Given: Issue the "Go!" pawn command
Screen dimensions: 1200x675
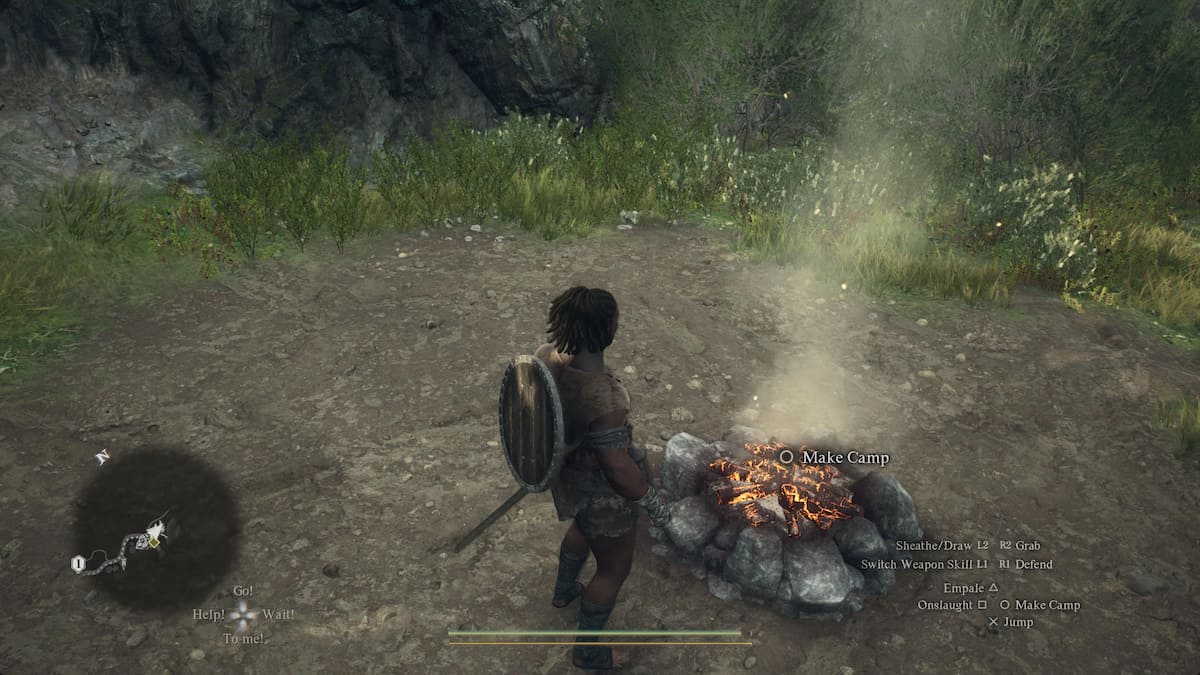Looking at the screenshot, I should click(242, 591).
